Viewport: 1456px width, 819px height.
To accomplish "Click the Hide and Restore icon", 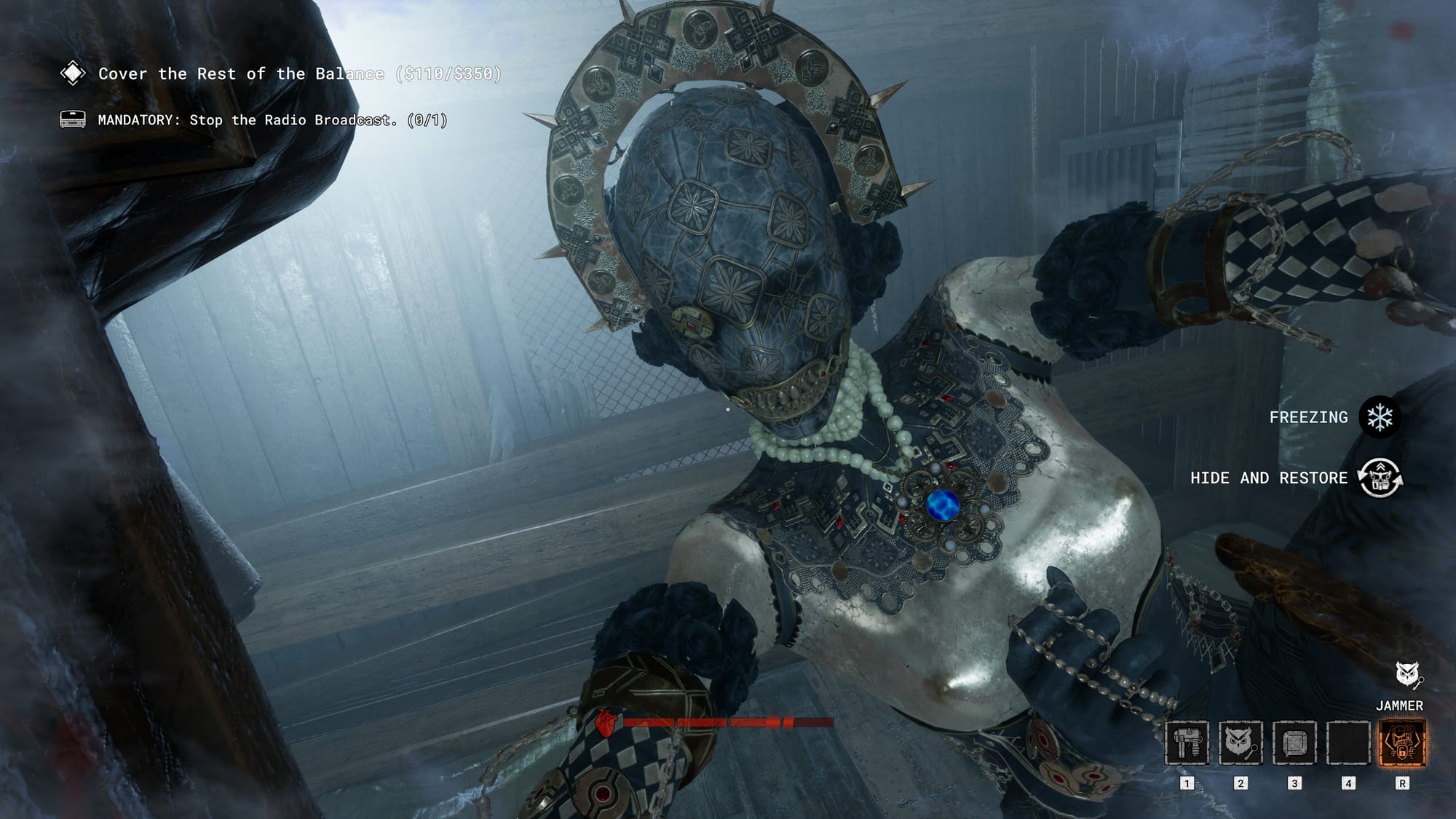I will tap(1380, 478).
